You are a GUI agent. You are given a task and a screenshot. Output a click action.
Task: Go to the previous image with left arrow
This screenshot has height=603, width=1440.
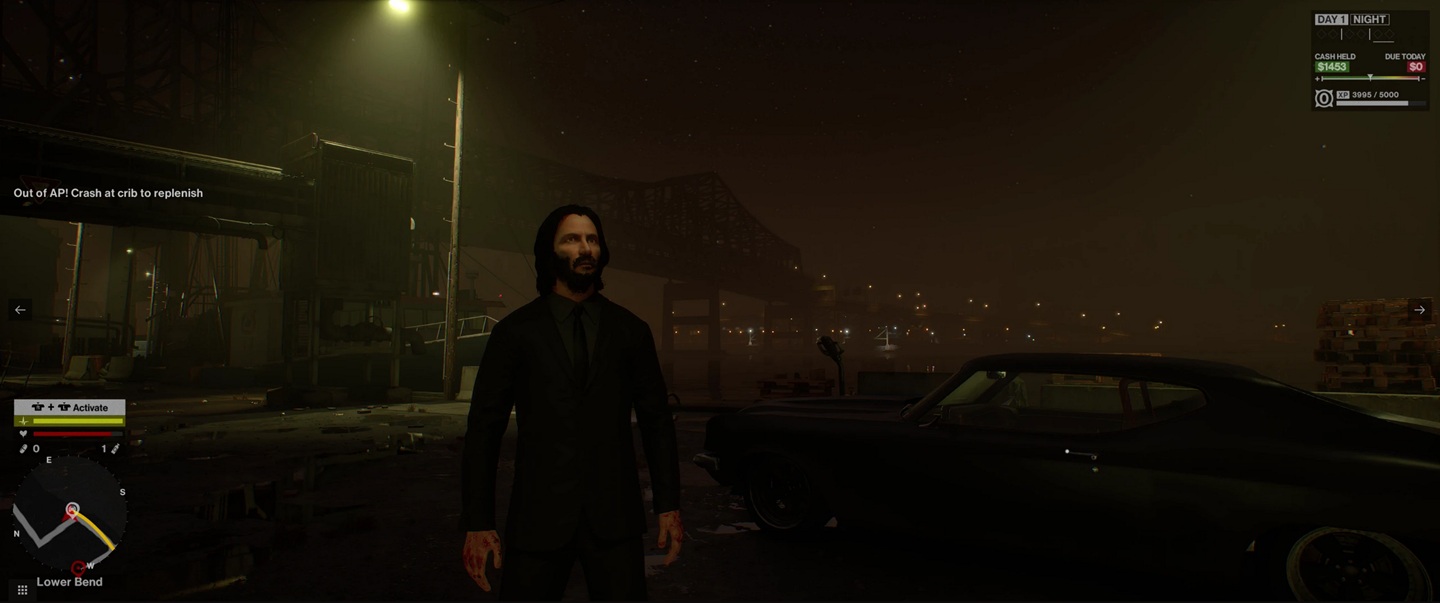click(20, 310)
